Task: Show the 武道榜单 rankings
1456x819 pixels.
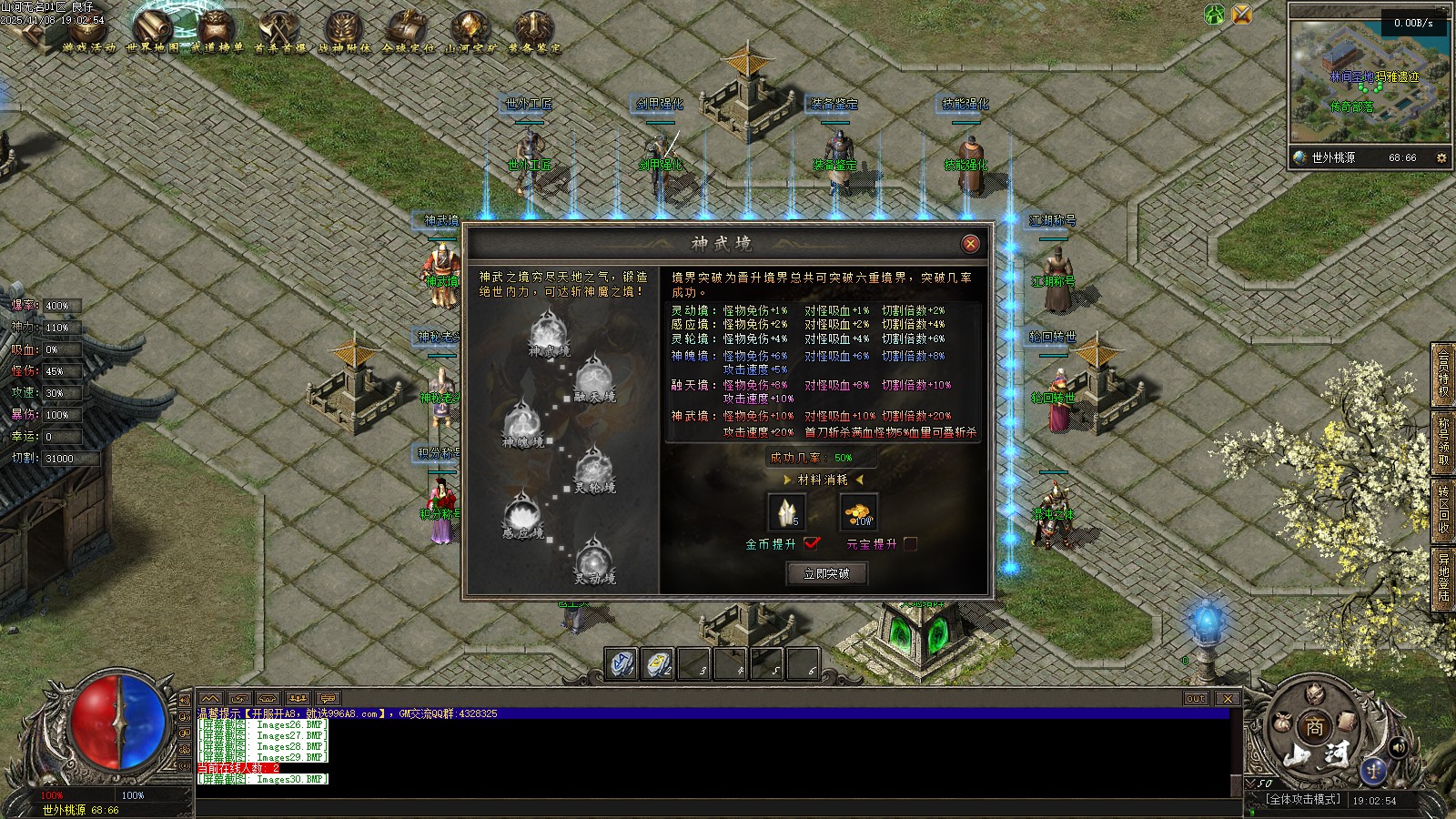Action: click(216, 32)
